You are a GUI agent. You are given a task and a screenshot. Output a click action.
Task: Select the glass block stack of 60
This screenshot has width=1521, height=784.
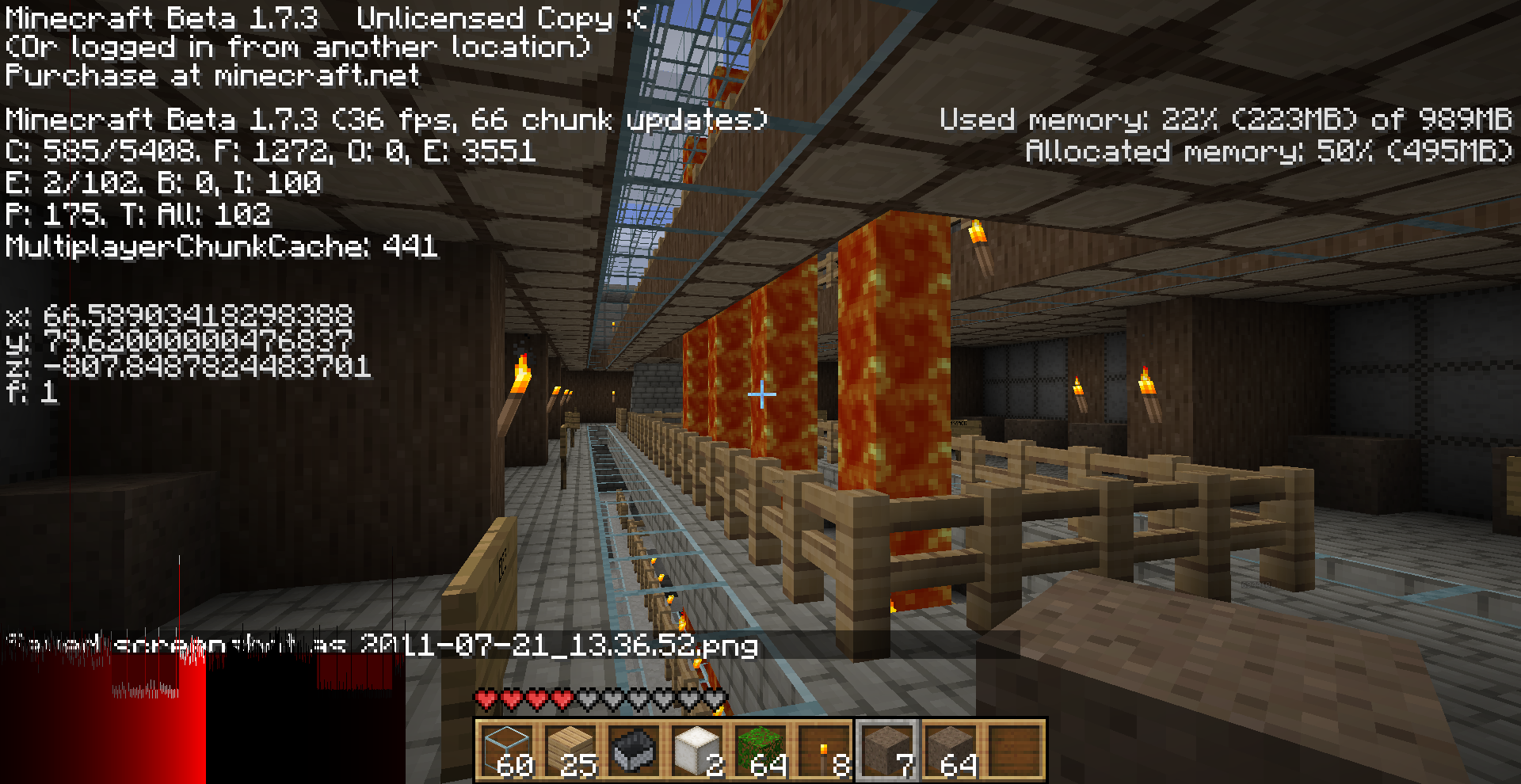(x=507, y=750)
